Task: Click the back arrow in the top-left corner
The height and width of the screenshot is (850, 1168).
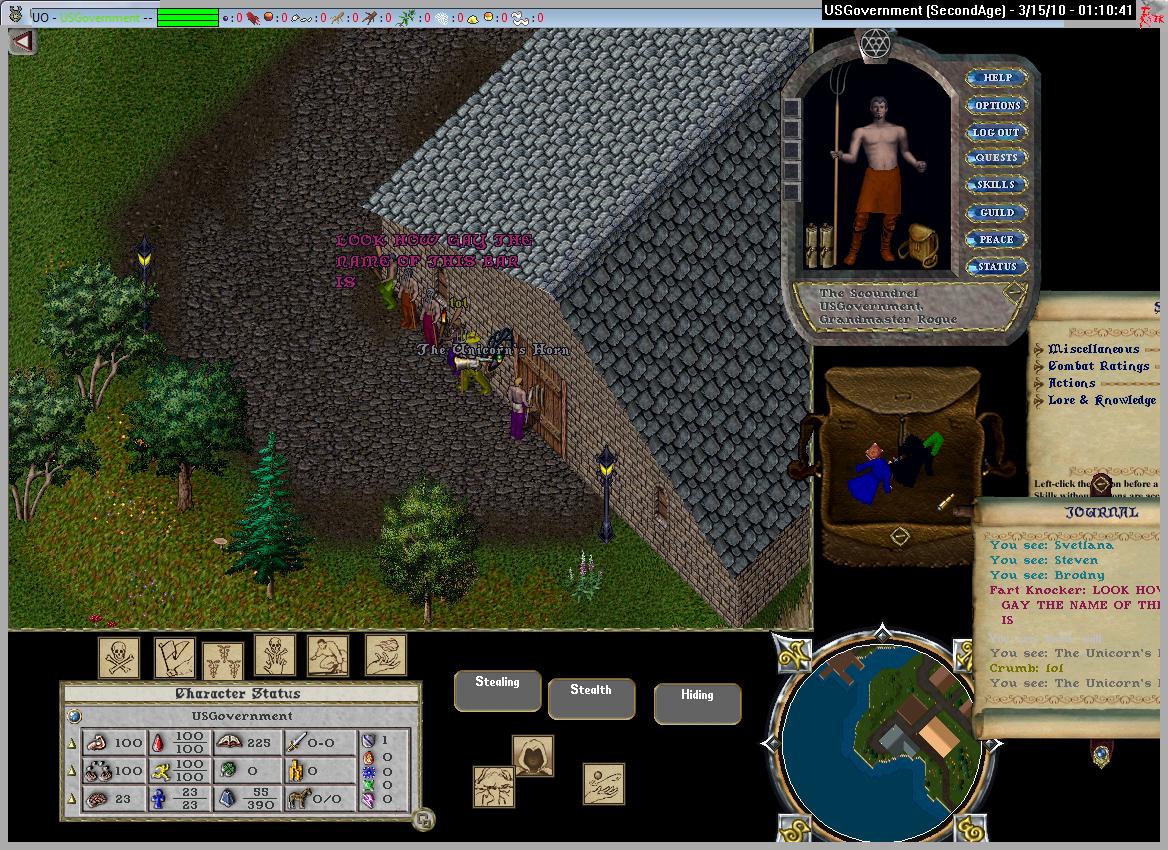Action: [x=22, y=42]
